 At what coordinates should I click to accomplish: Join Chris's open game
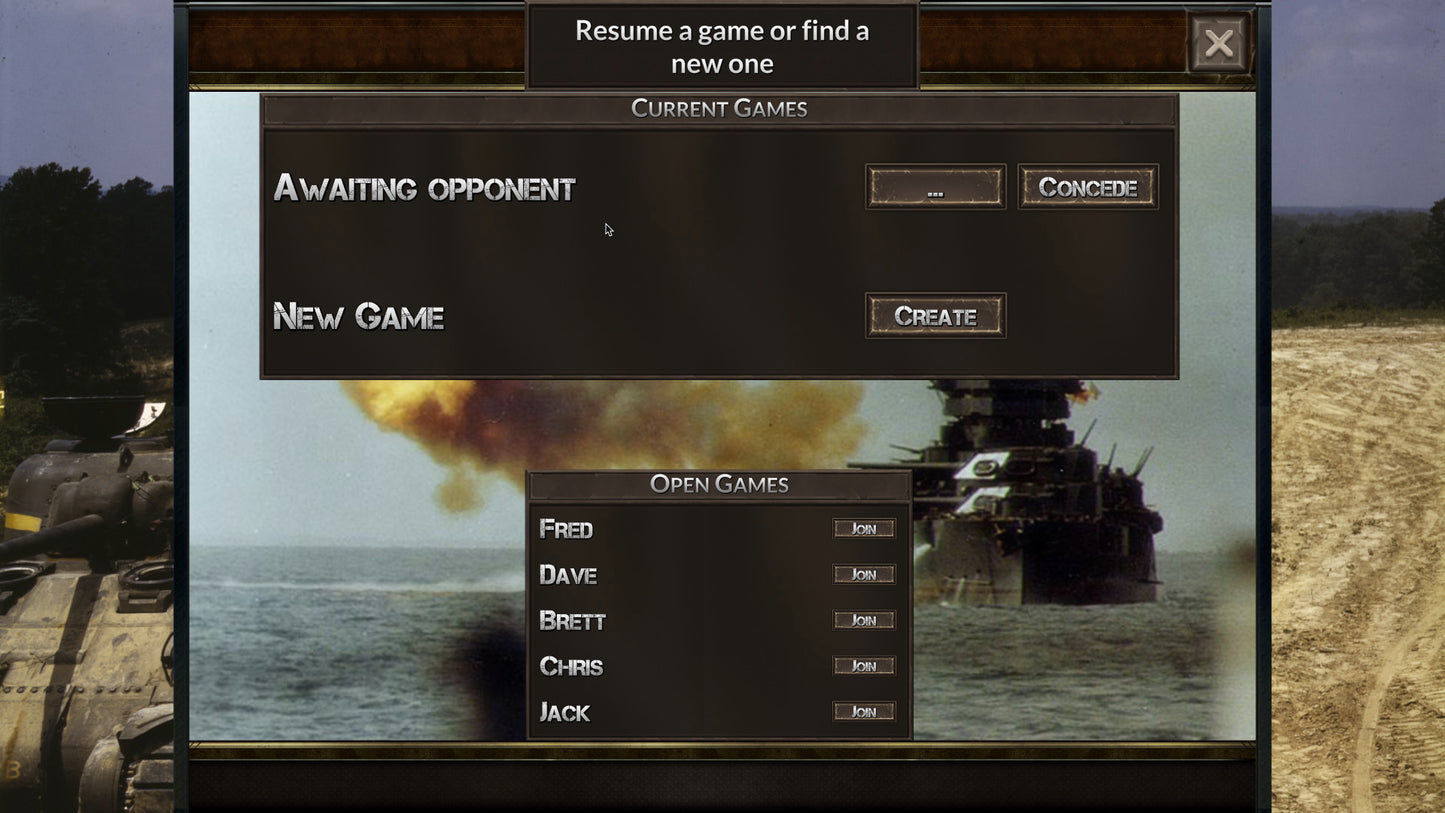tap(864, 666)
